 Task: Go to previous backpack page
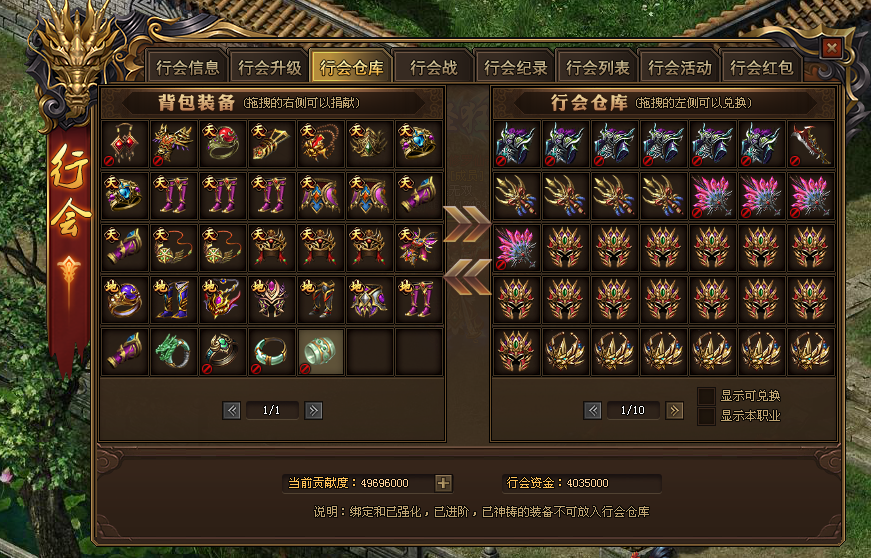click(x=231, y=410)
